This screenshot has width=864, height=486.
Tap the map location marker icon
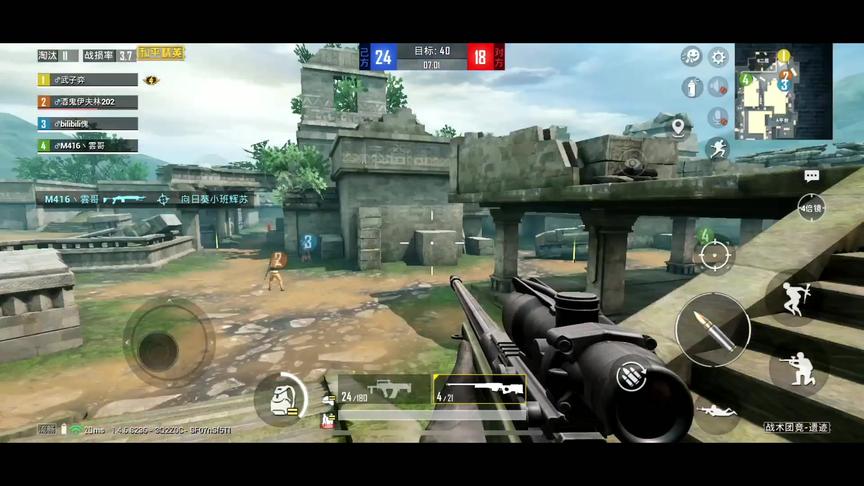pos(679,126)
